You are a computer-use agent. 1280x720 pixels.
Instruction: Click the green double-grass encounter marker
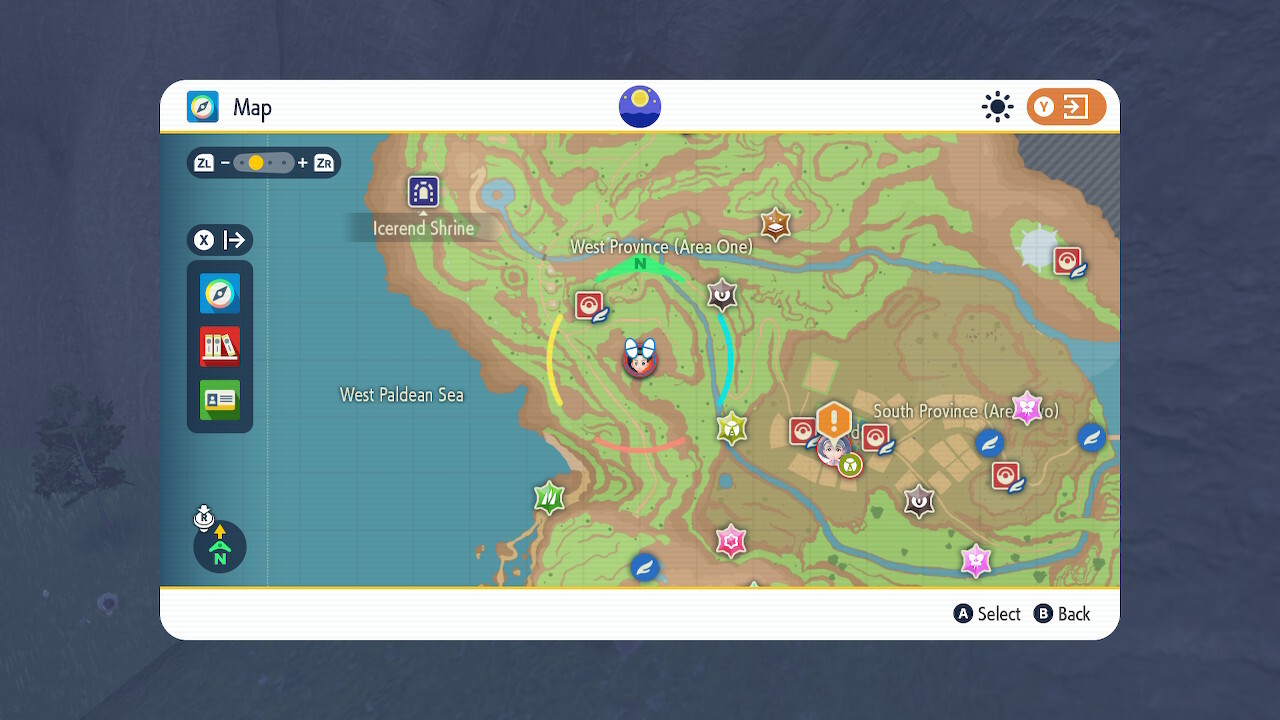coord(548,497)
